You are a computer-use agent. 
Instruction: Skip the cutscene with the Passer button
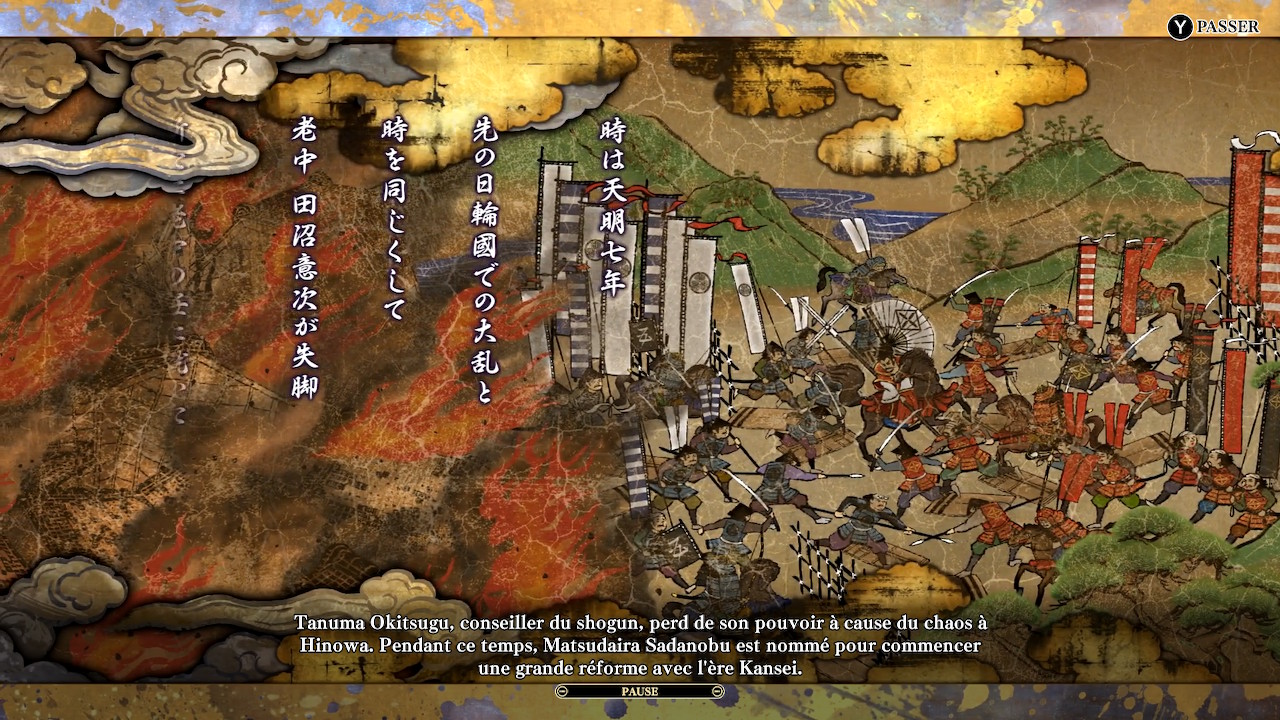pos(1214,27)
